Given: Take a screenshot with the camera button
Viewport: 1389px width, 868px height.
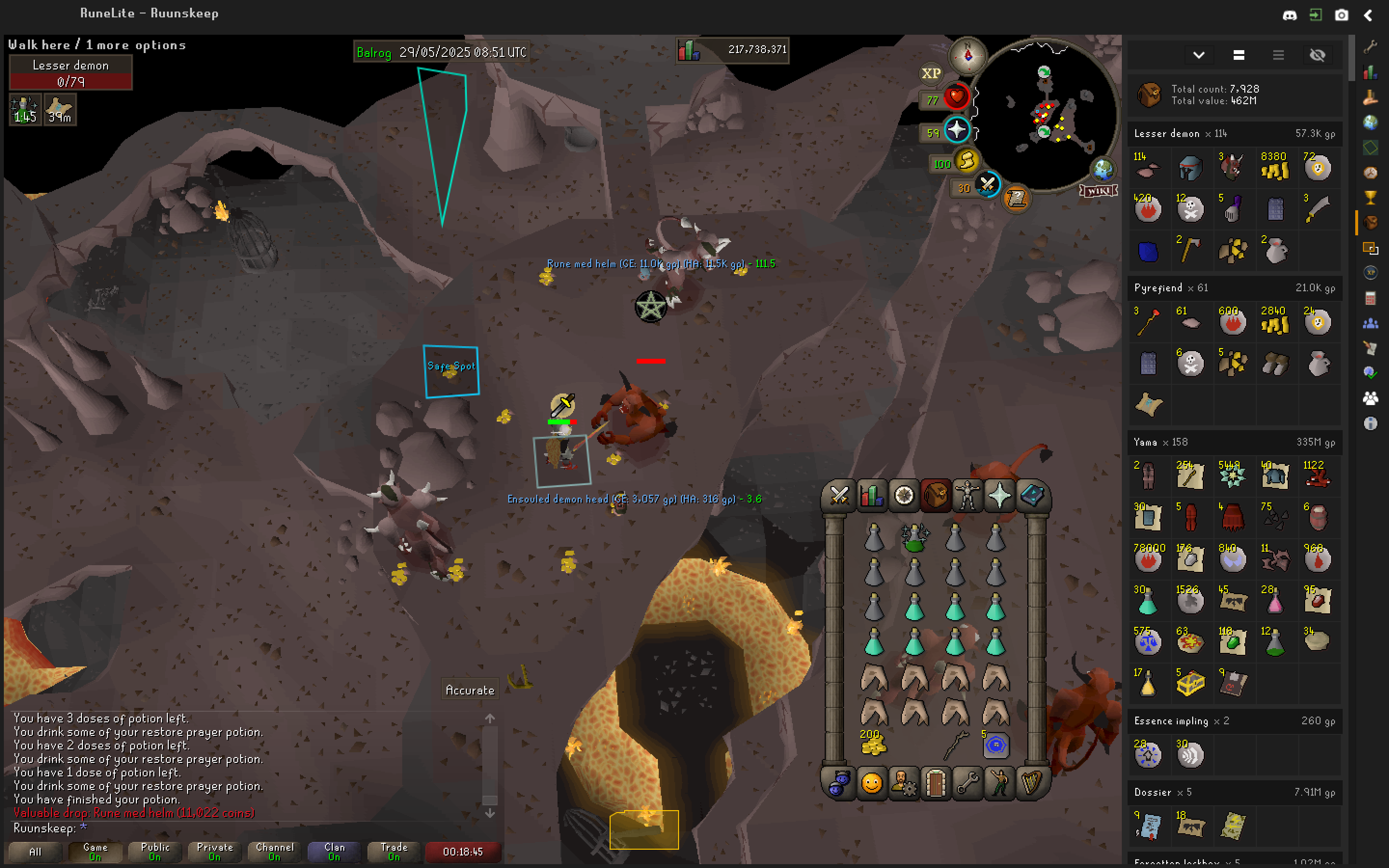Looking at the screenshot, I should click(x=1341, y=15).
